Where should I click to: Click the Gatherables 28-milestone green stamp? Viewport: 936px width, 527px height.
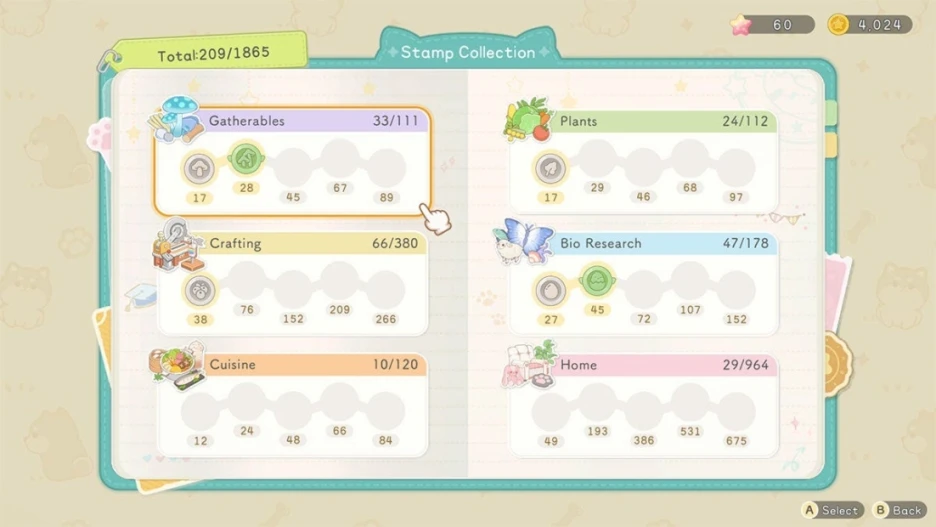tap(246, 158)
